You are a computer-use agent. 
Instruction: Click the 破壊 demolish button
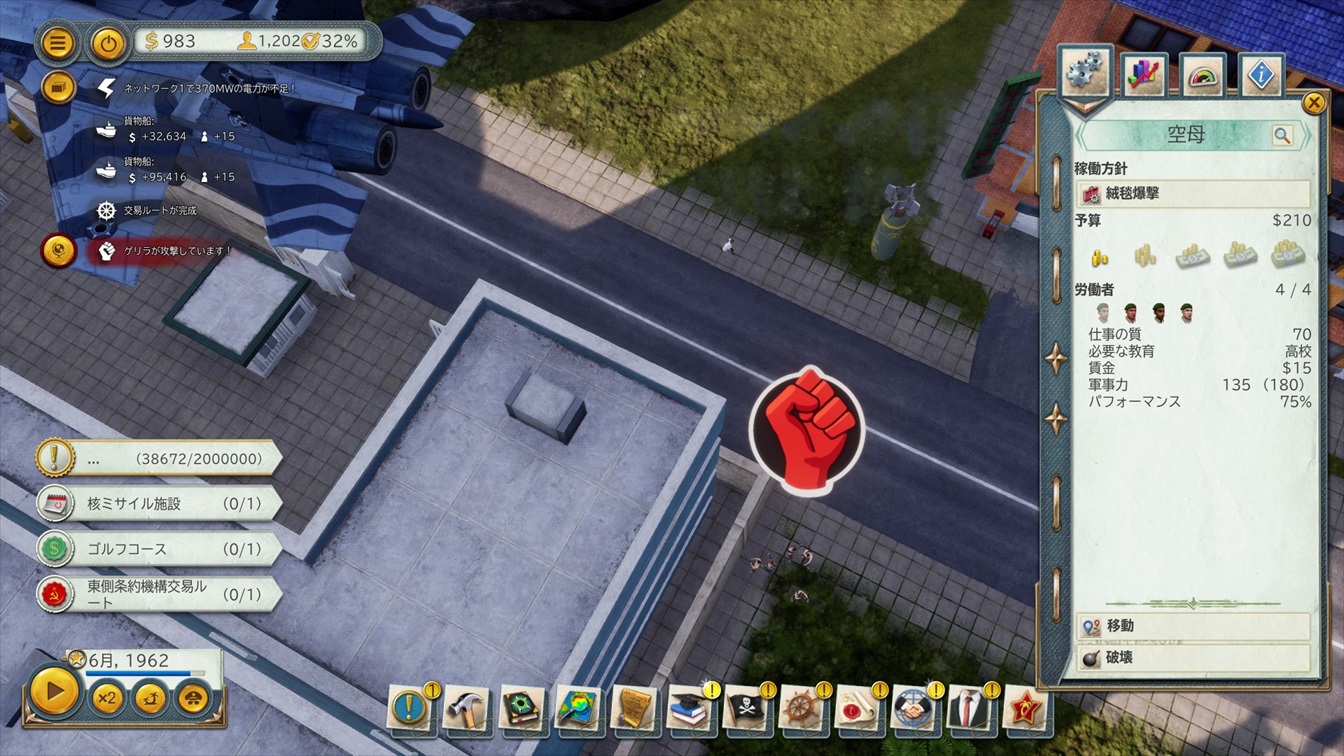(x=1194, y=658)
